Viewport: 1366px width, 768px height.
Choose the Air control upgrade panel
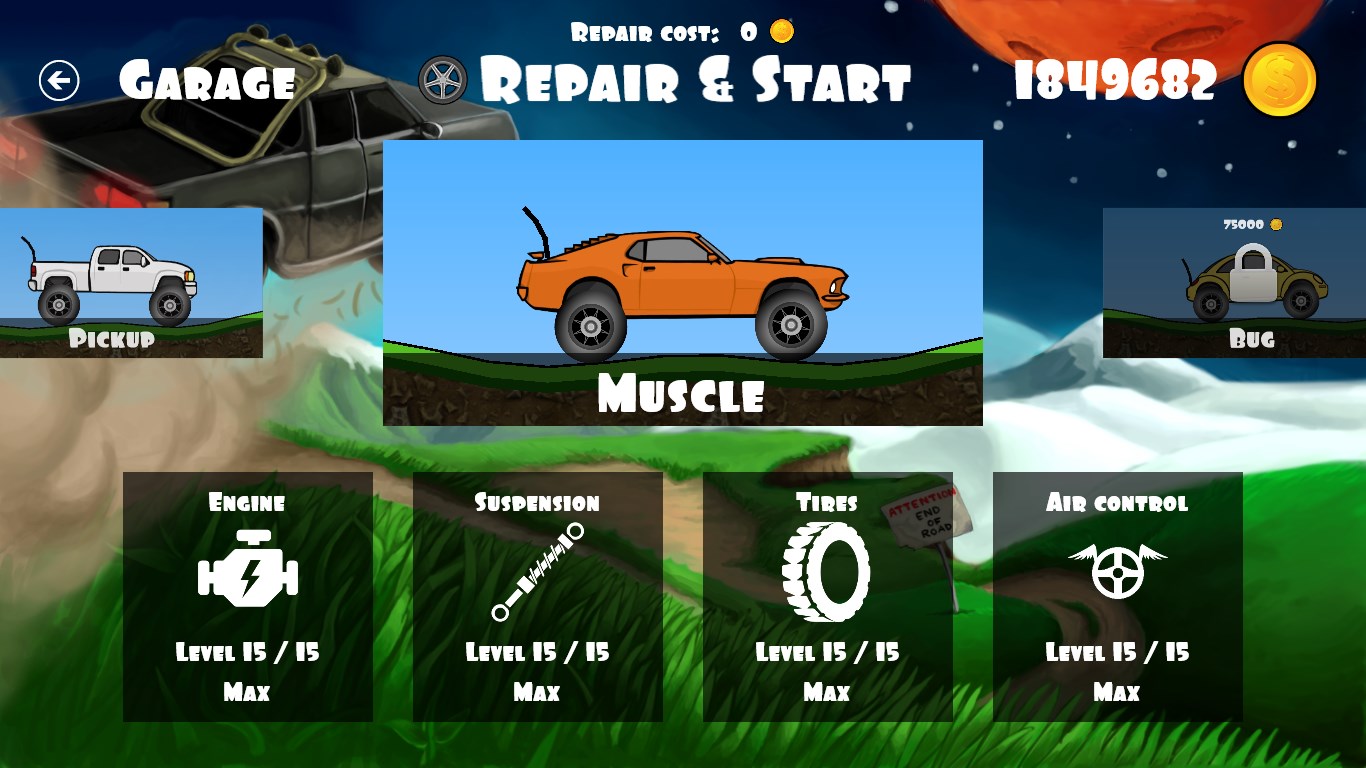pos(1117,597)
